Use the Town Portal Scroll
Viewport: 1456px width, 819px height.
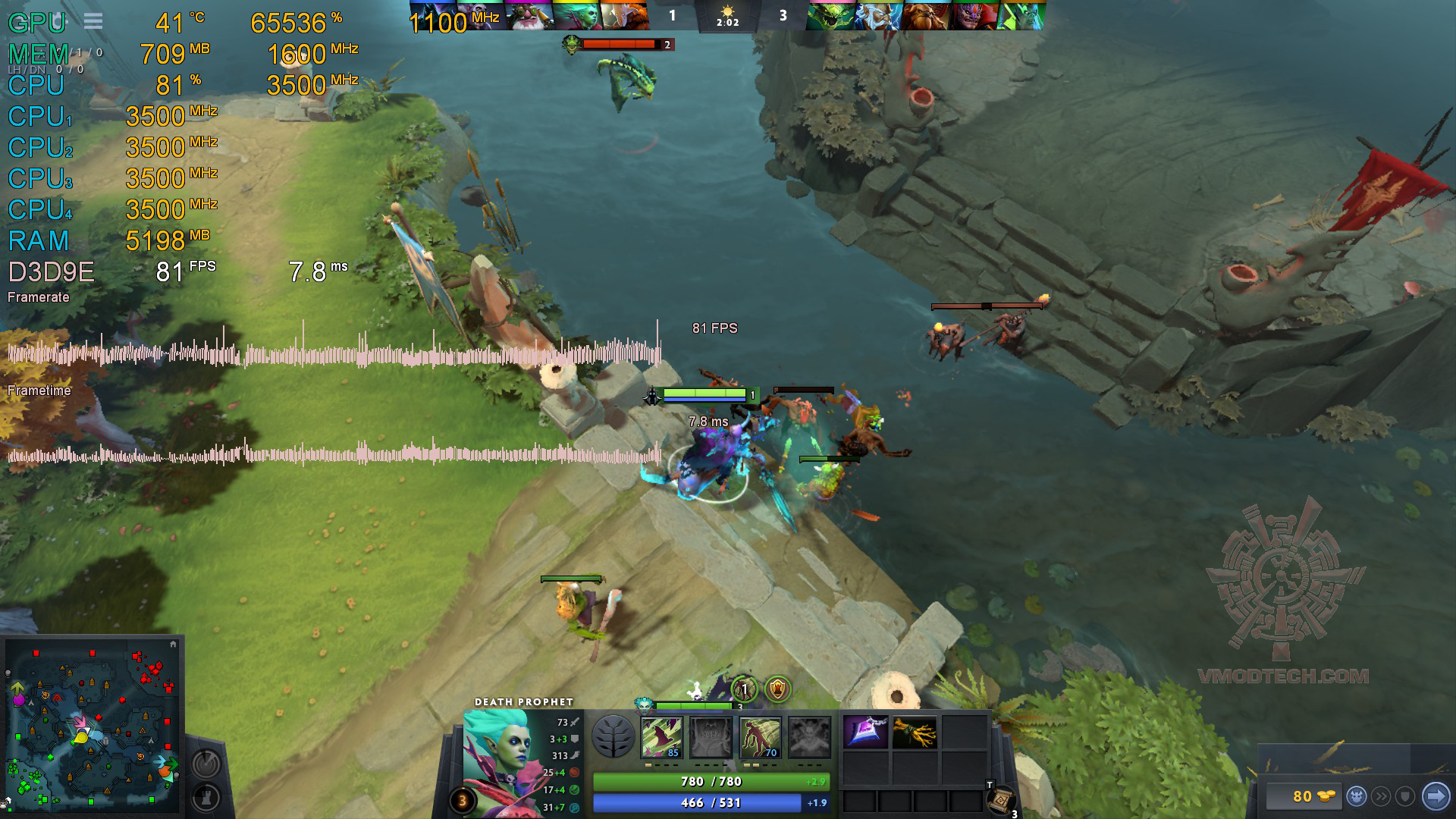pos(1001,800)
